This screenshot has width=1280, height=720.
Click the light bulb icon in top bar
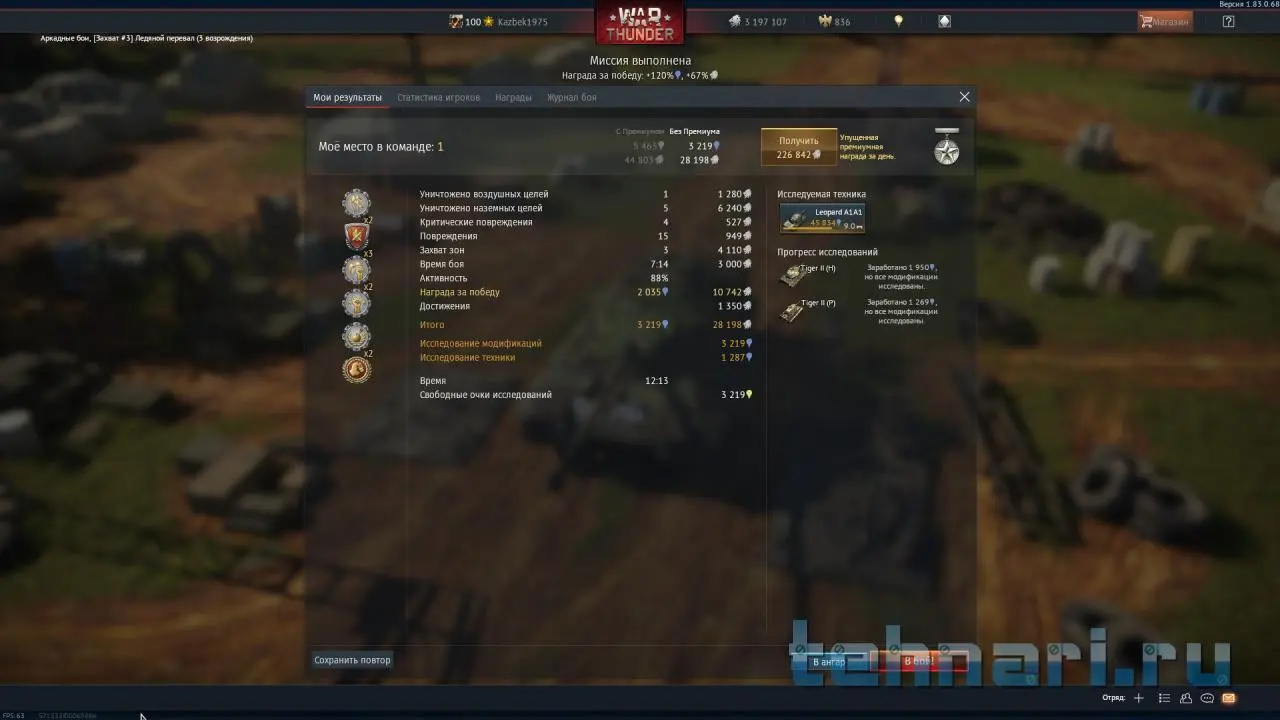click(898, 21)
